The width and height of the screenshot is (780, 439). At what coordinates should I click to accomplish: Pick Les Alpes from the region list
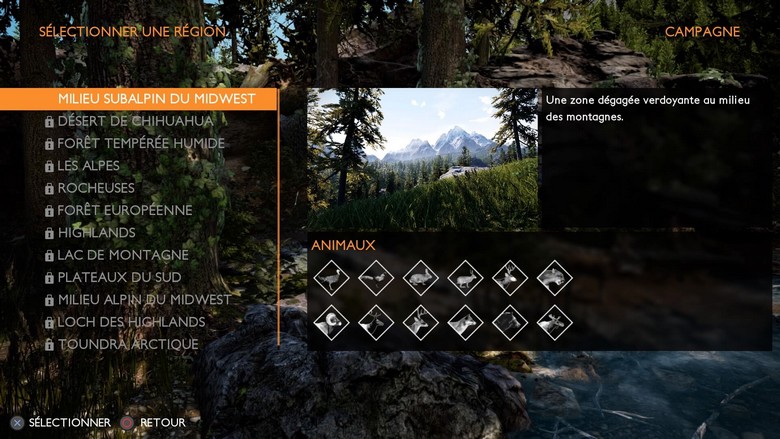coord(89,166)
